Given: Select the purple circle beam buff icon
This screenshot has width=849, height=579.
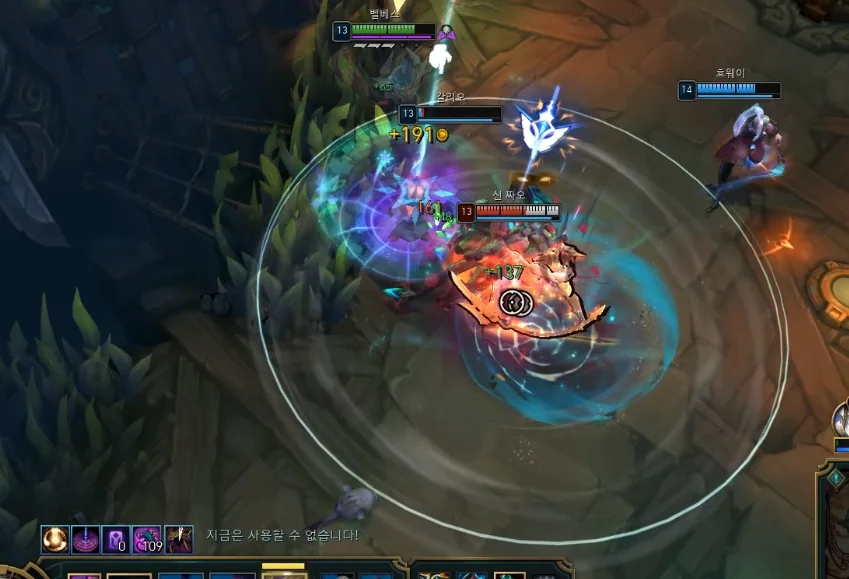Looking at the screenshot, I should (x=85, y=539).
